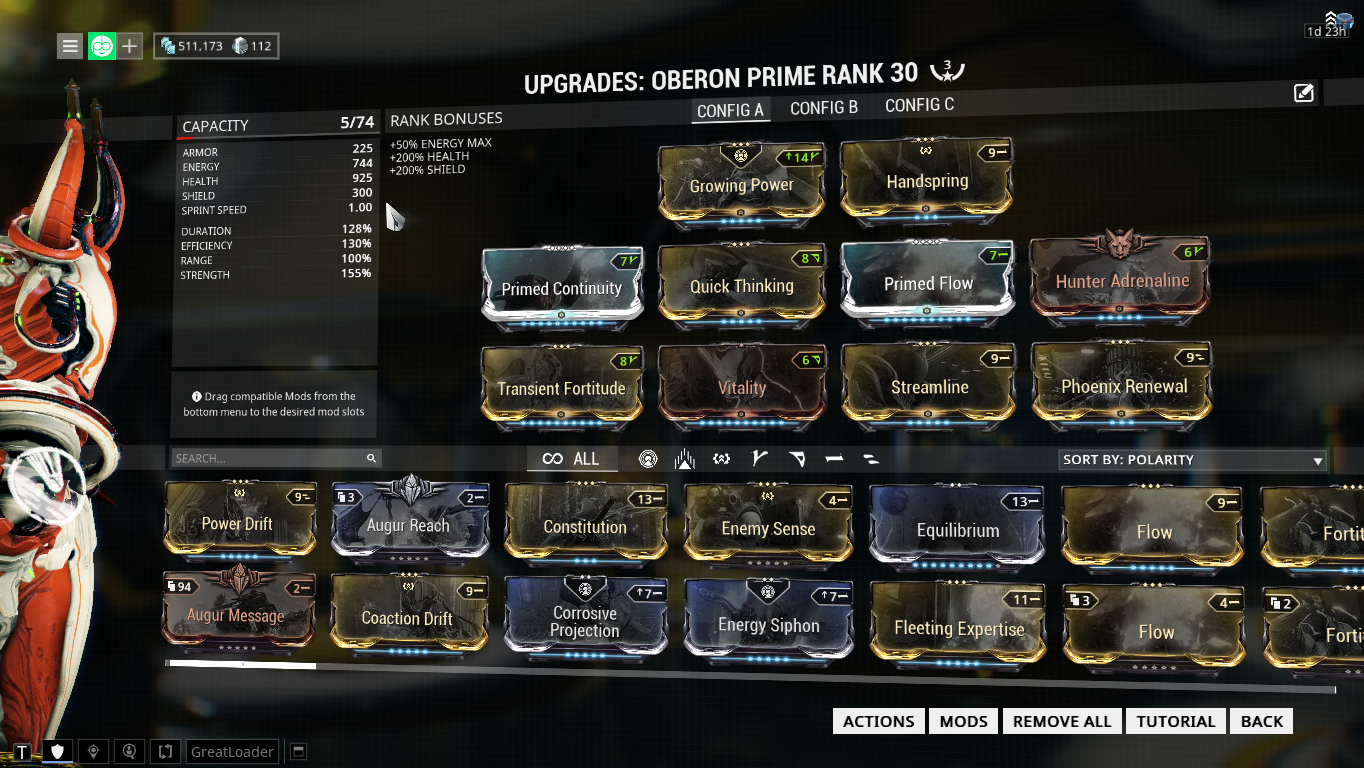Click the Mods button
Viewport: 1364px width, 768px height.
(964, 721)
